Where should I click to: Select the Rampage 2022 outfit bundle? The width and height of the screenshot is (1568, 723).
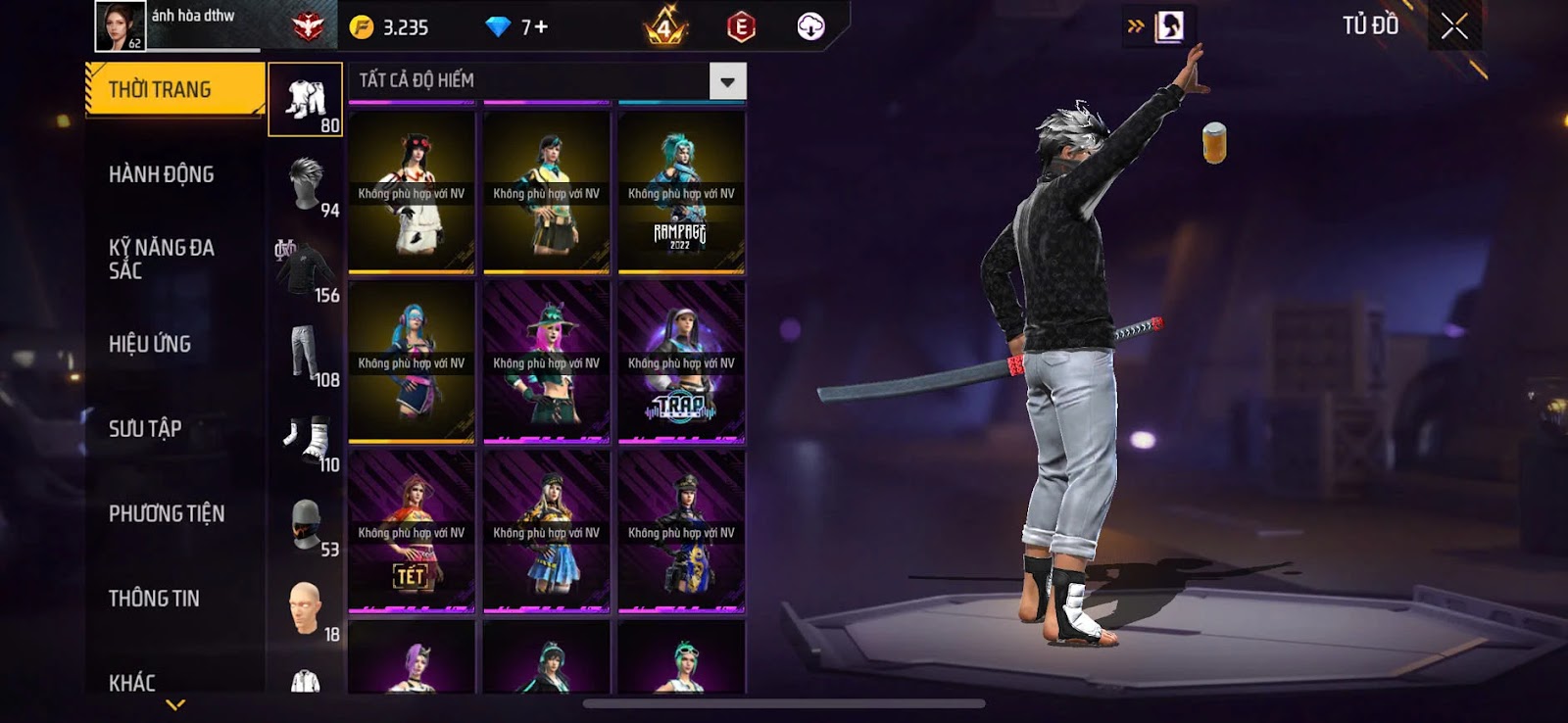click(681, 192)
